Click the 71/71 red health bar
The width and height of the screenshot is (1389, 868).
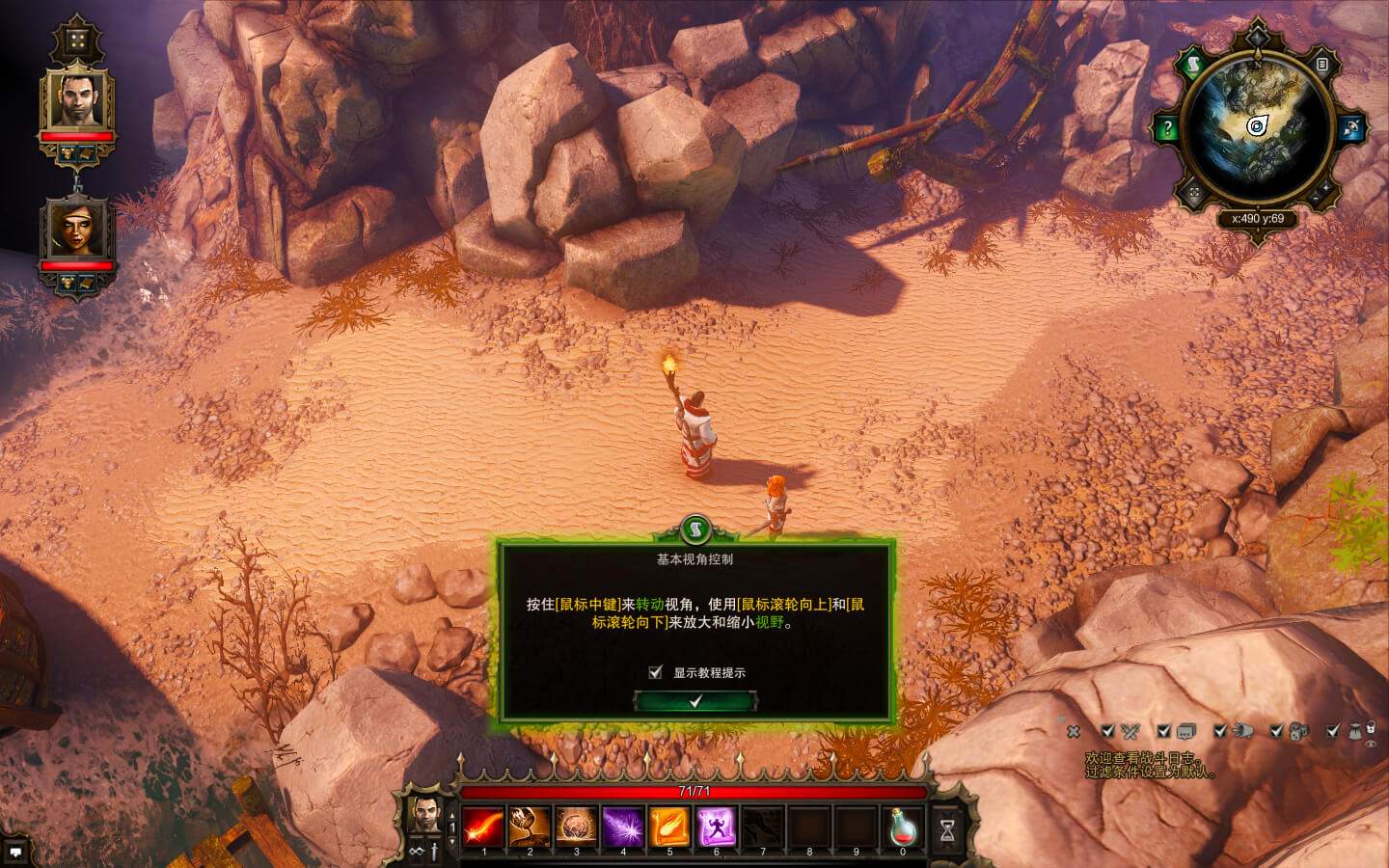click(x=693, y=789)
